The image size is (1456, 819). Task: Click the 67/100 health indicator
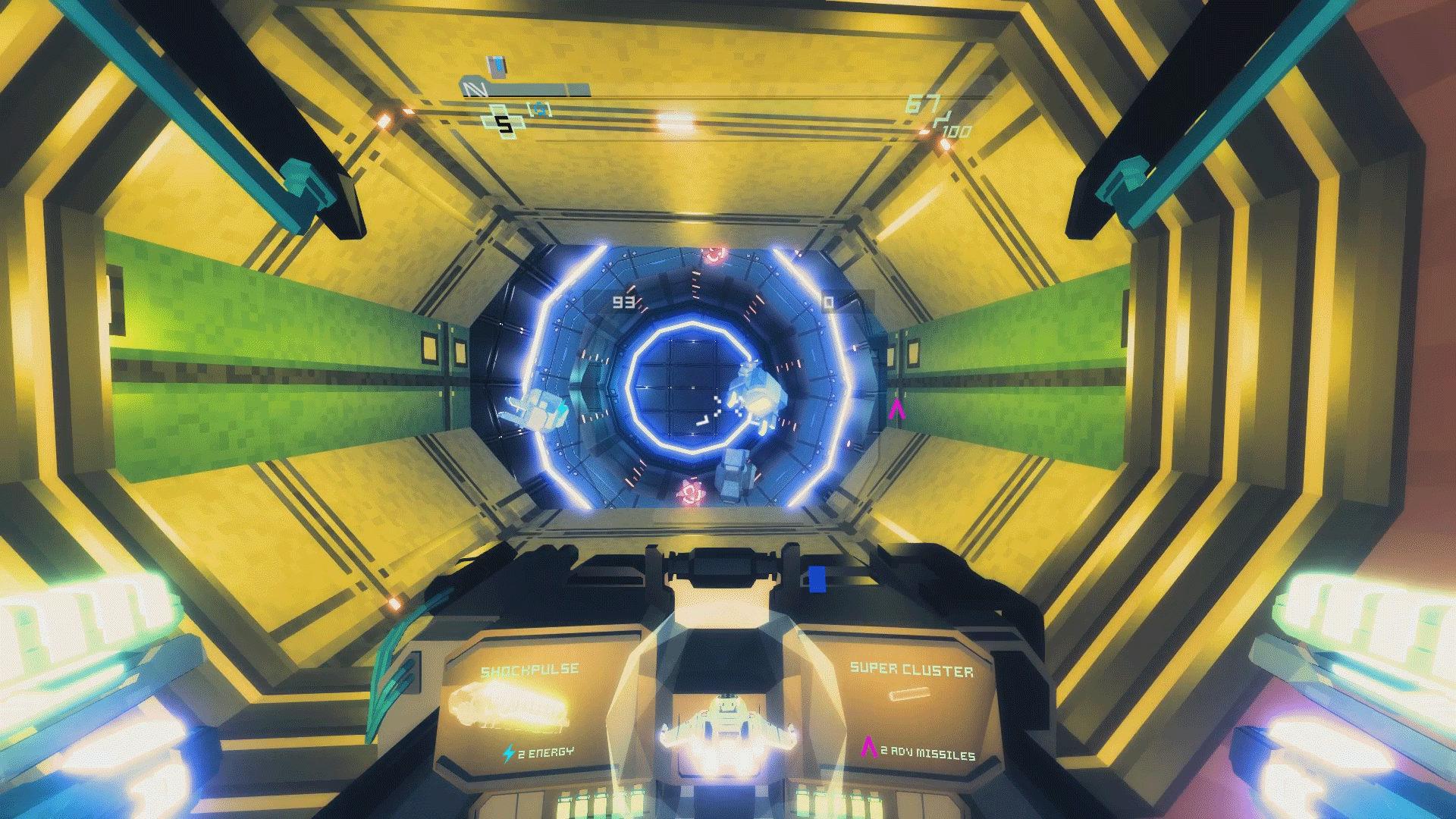pos(934,115)
